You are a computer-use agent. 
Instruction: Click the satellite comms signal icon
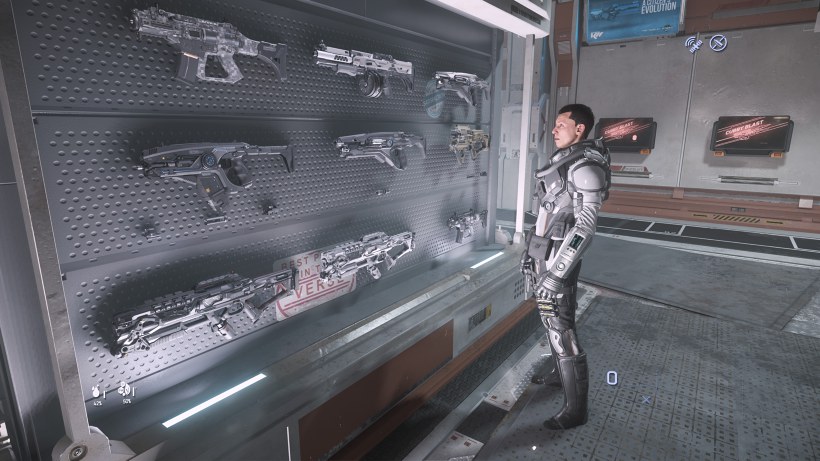click(x=693, y=43)
